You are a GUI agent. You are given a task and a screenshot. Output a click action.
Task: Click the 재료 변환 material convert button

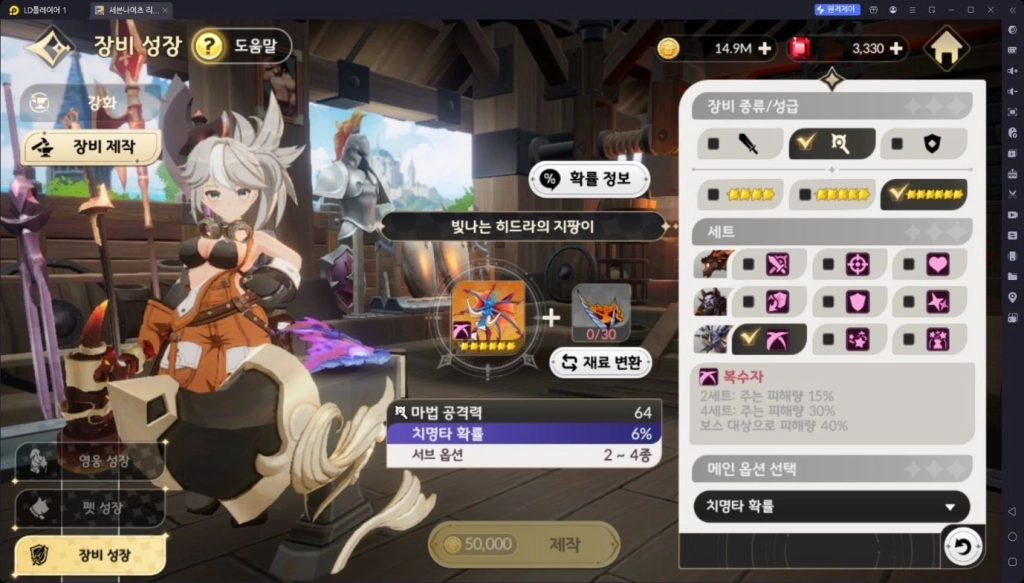pos(600,362)
